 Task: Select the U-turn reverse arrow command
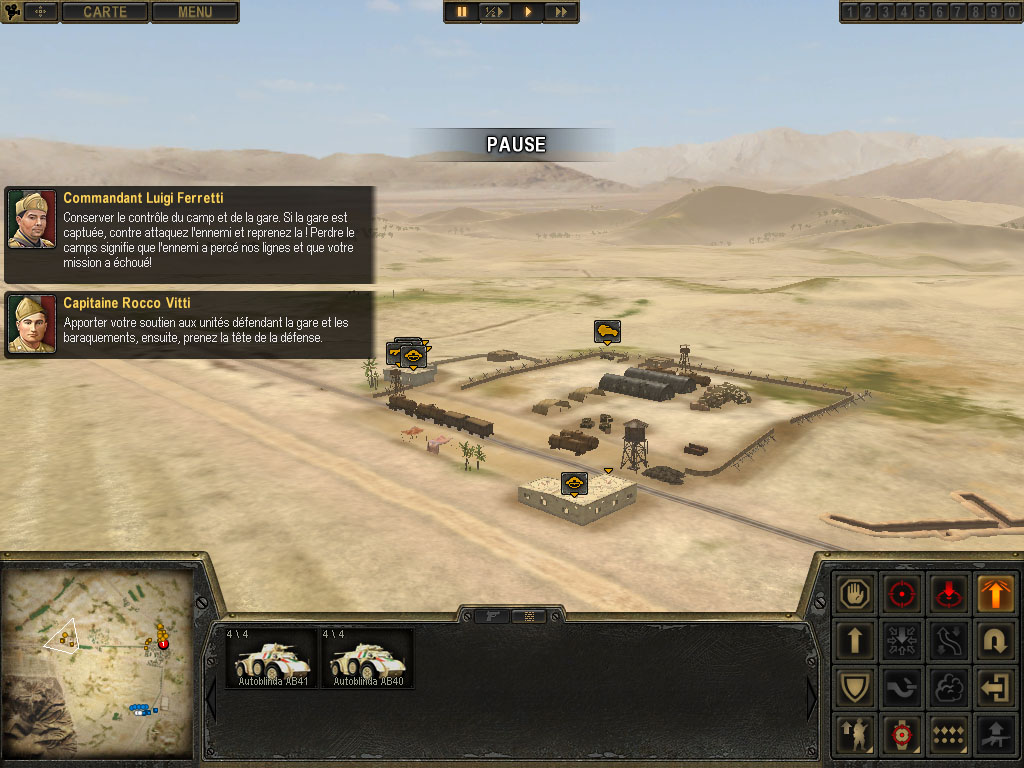coord(995,641)
